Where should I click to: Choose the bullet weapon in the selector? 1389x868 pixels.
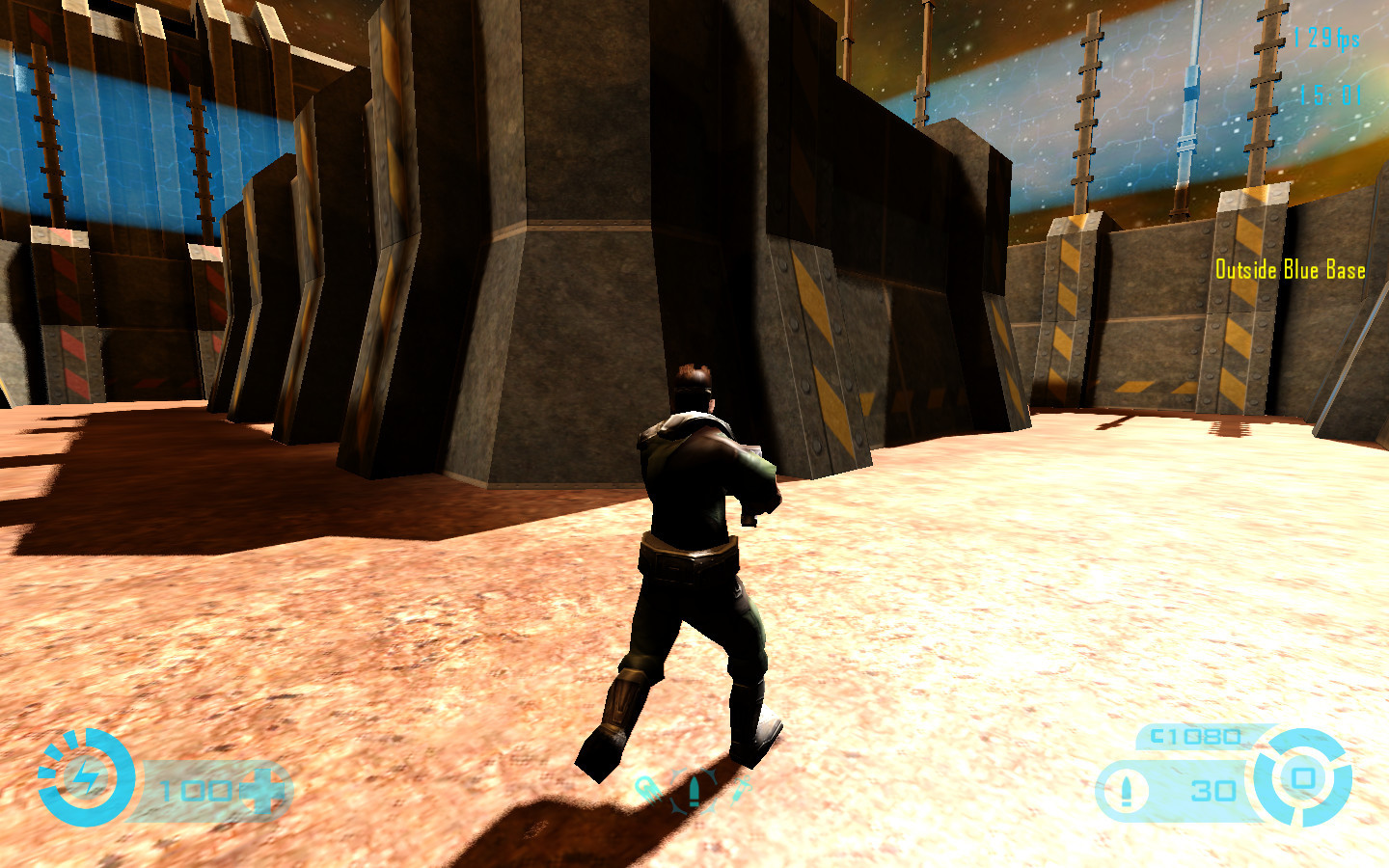[694, 791]
